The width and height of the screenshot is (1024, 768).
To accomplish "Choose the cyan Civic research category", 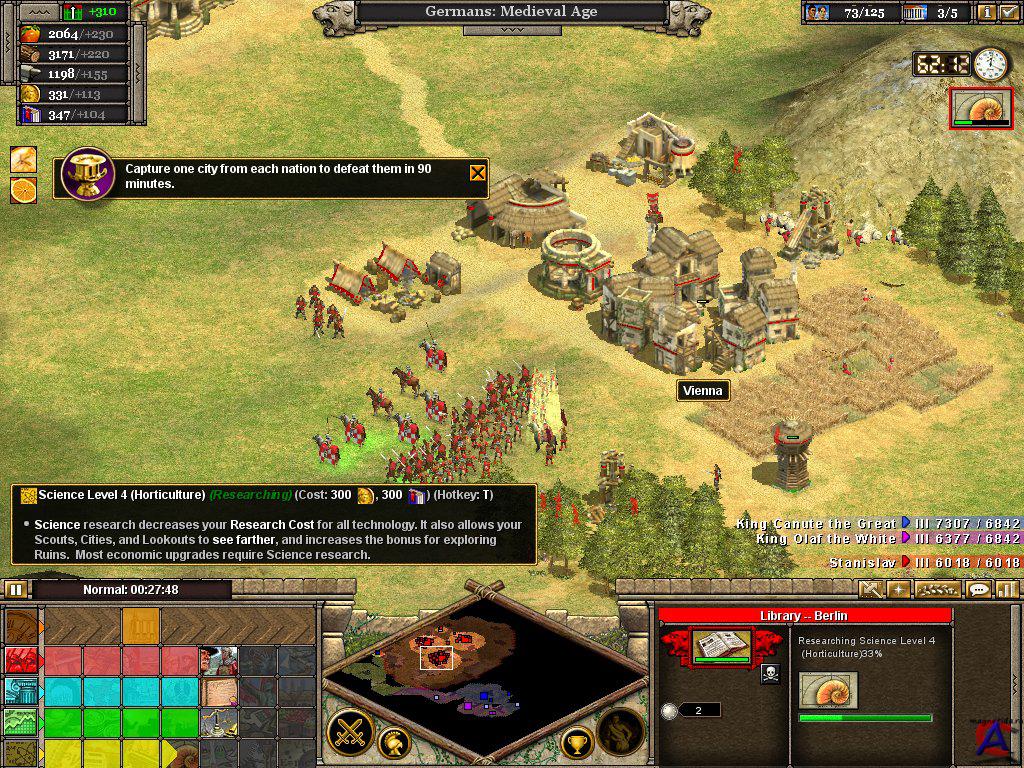I will 20,691.
